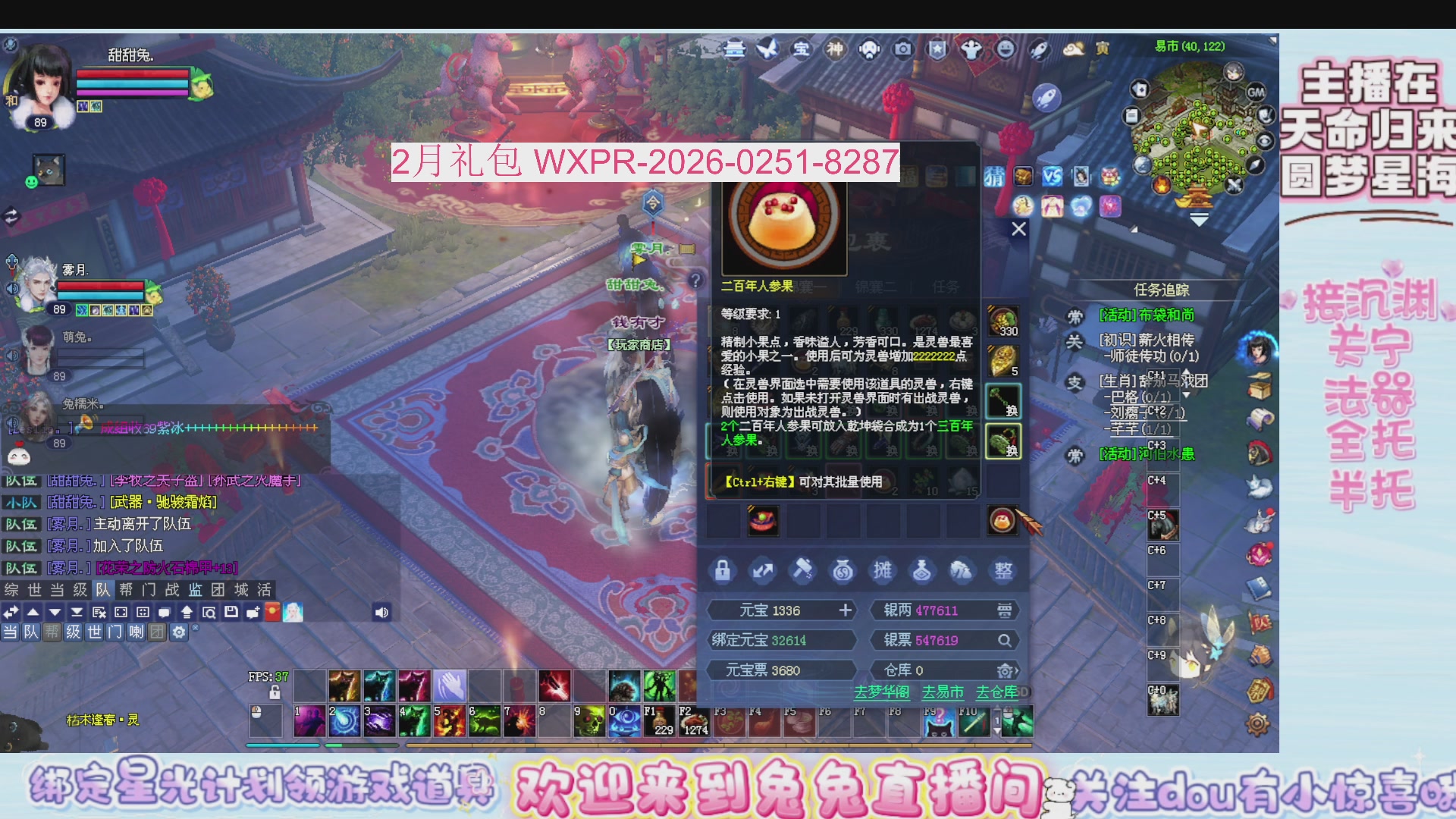Image resolution: width=1456 pixels, height=819 pixels.
Task: Collapse the minimap using its arrow
Action: 1198,220
